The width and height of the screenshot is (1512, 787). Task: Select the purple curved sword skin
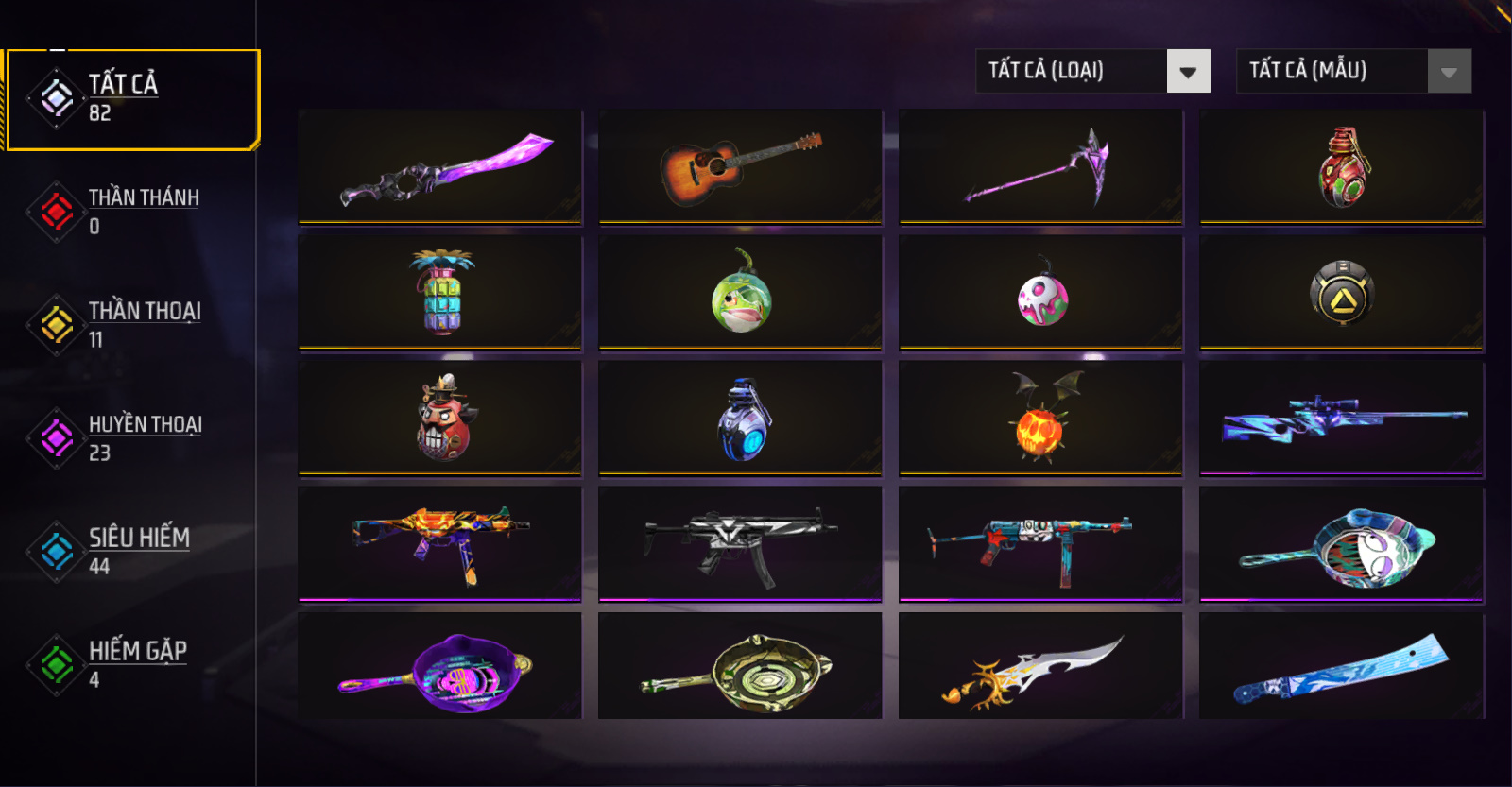(440, 167)
